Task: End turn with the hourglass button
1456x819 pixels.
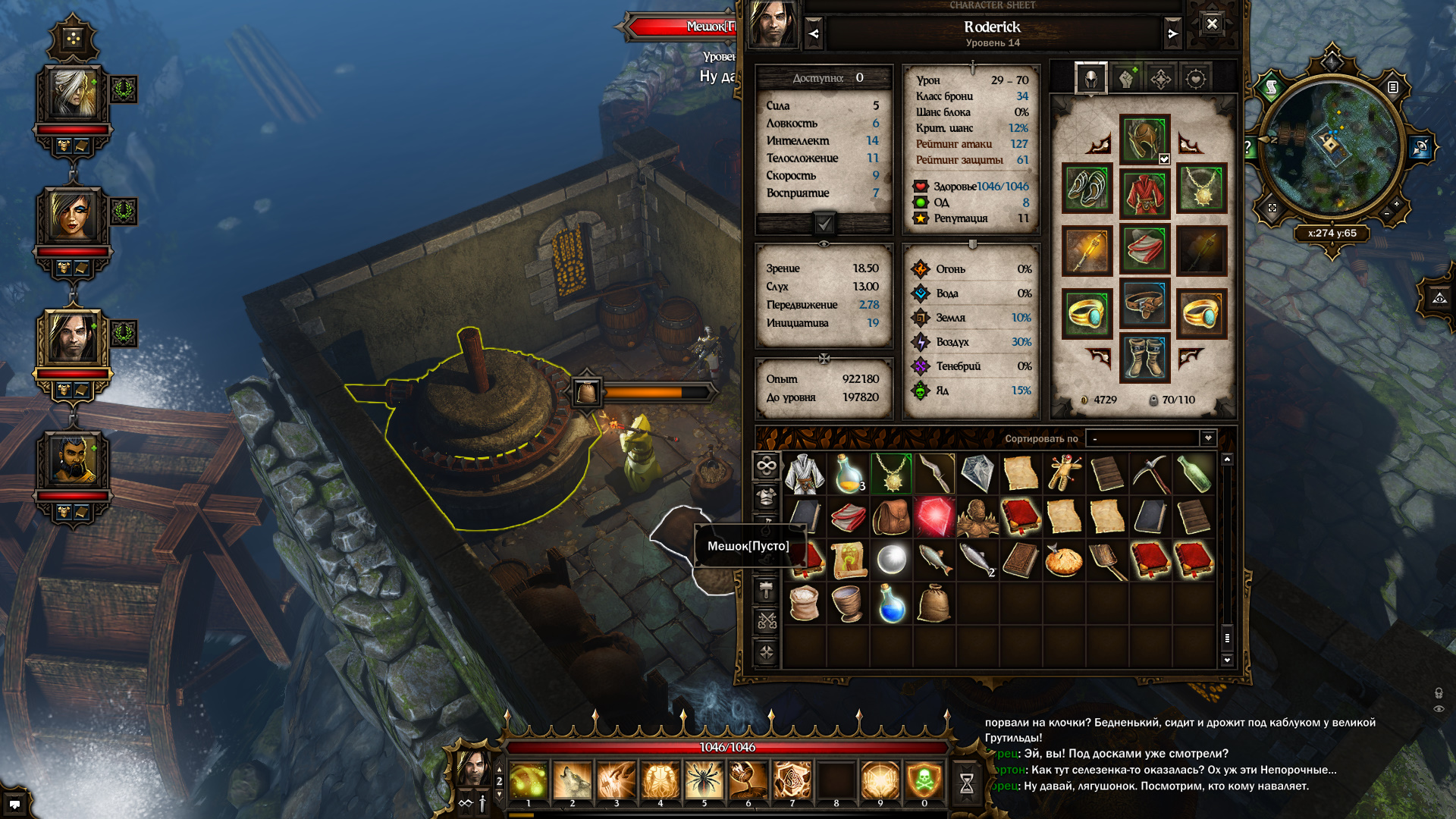Action: 967,783
